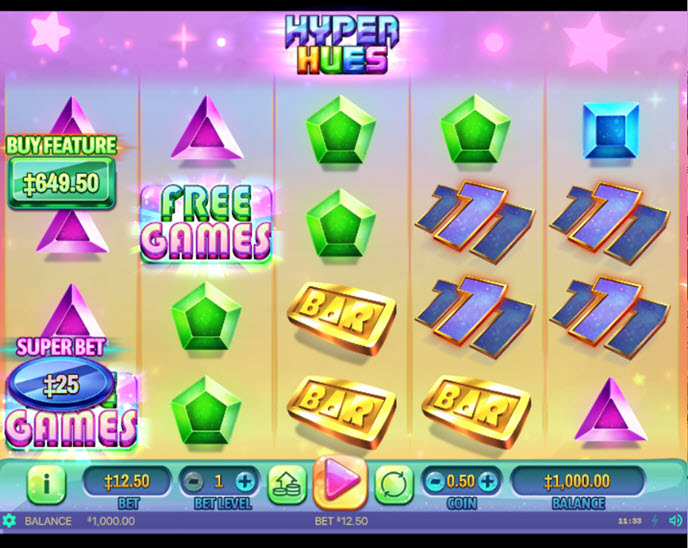The width and height of the screenshot is (688, 548).
Task: Raise the coin value
Action: point(487,482)
